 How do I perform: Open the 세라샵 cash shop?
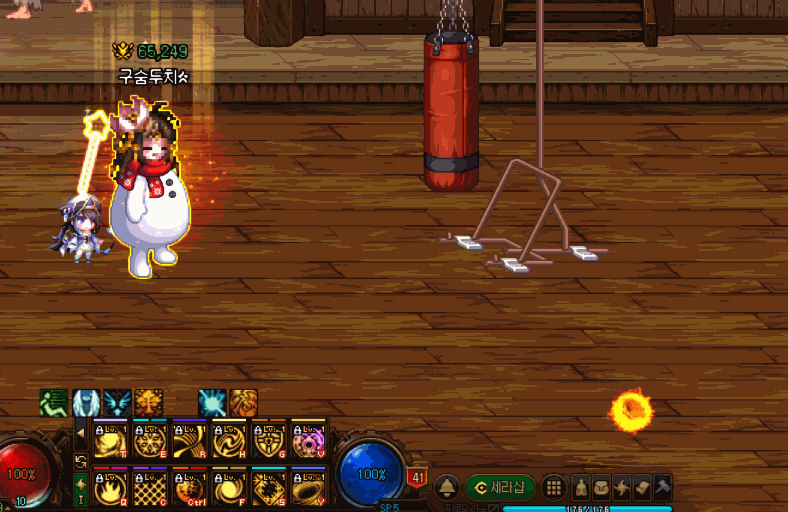[x=500, y=488]
